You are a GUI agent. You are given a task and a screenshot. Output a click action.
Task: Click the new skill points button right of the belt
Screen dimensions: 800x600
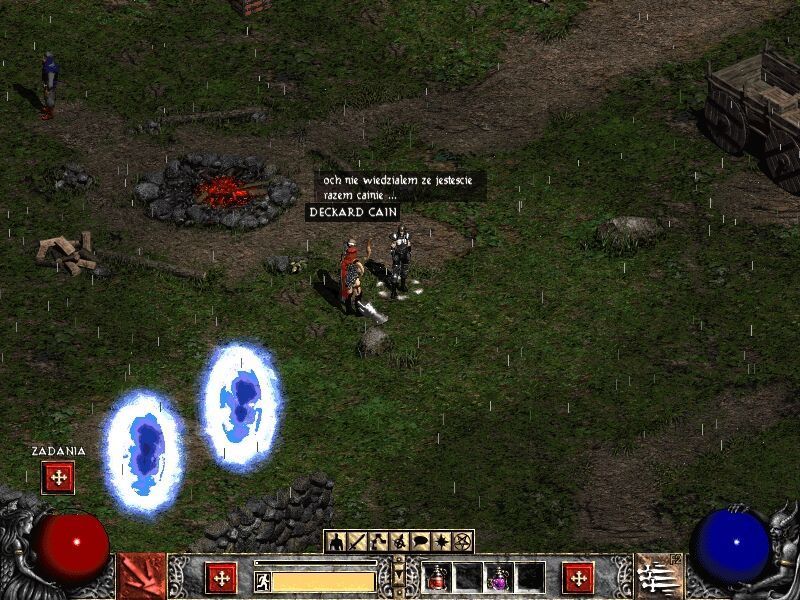[578, 578]
